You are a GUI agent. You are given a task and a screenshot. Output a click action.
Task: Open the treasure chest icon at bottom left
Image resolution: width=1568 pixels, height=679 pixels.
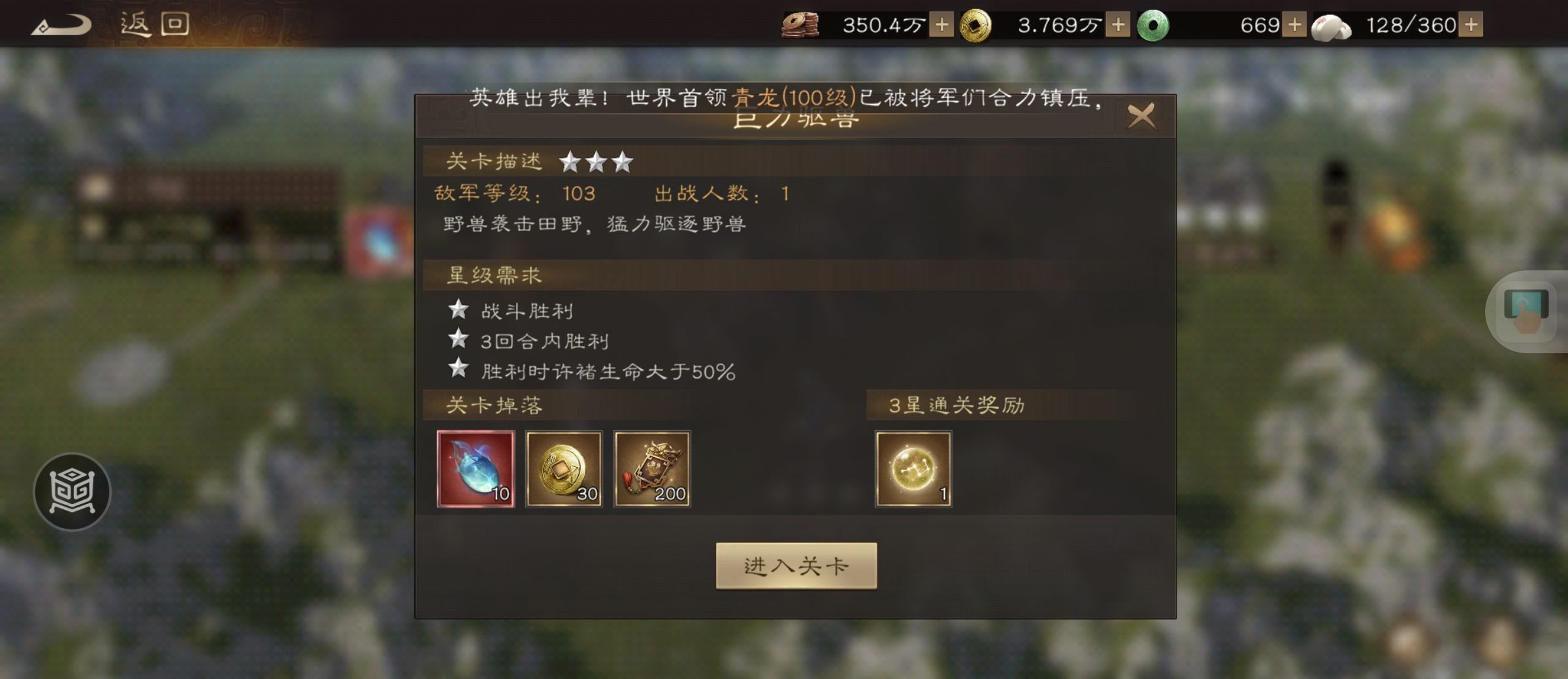[74, 492]
